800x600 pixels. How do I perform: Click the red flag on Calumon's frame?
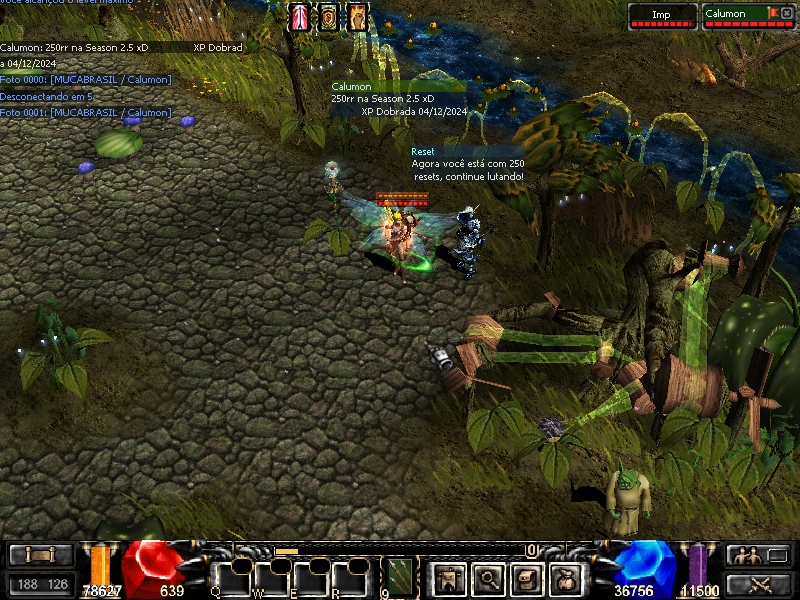pos(772,12)
